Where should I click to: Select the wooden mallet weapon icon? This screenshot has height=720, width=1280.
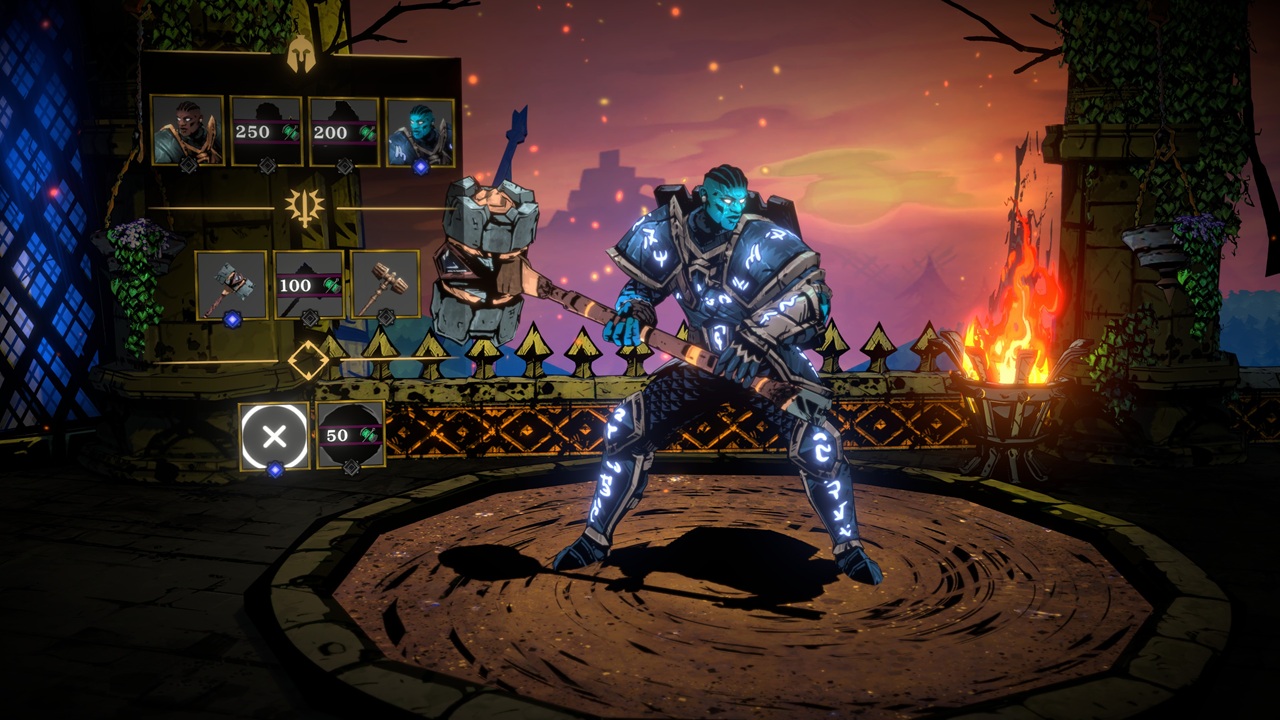pos(384,286)
